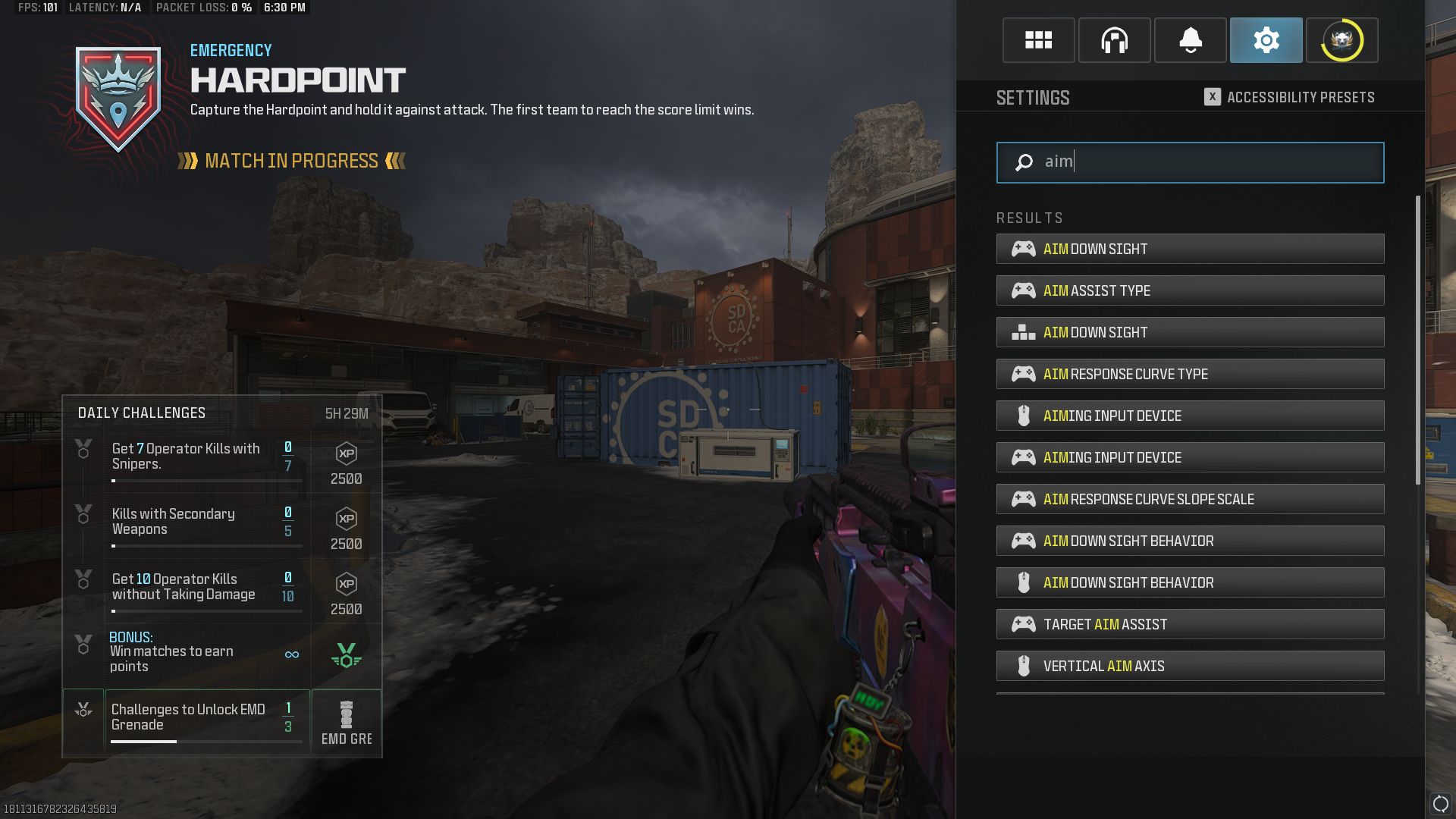Click the search results scrollbar
The image size is (1456, 819).
(1418, 341)
